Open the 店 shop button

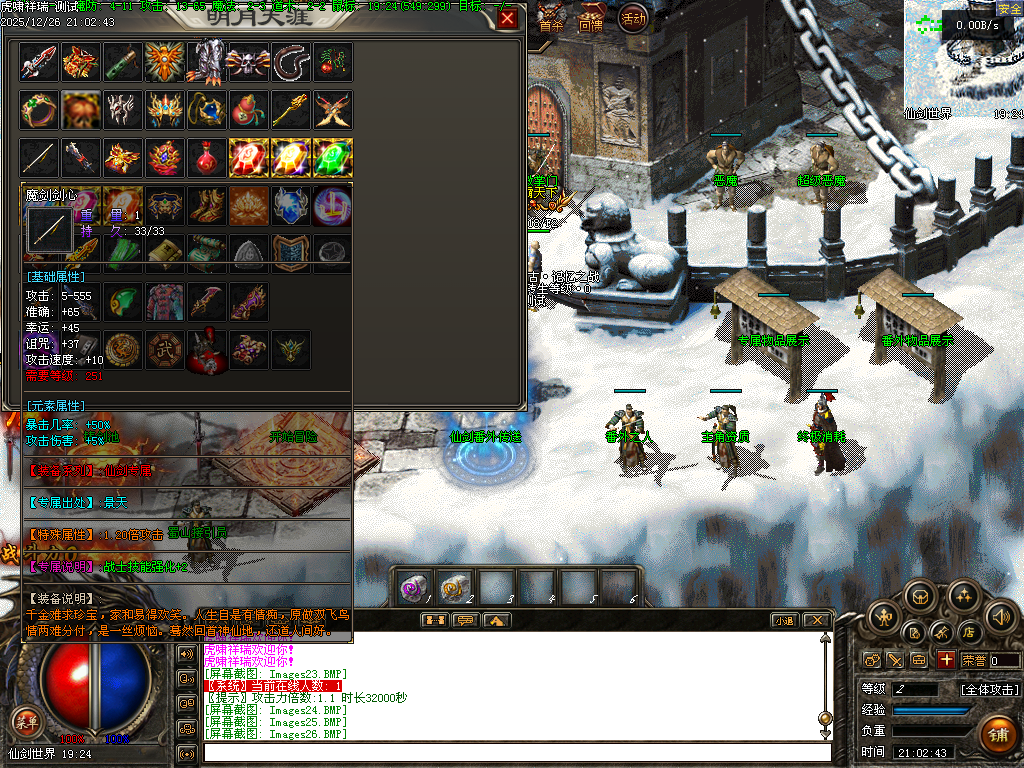[x=968, y=632]
